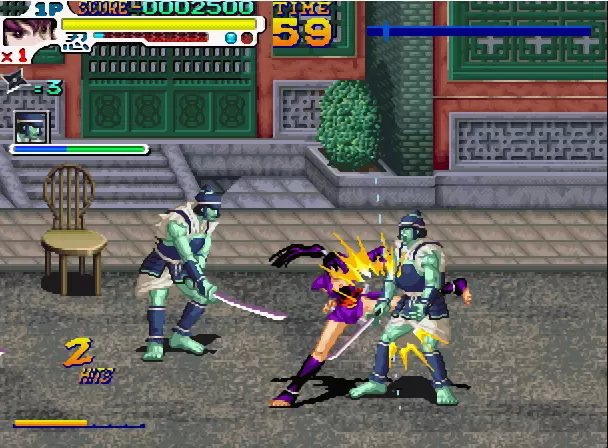608x448 pixels.
Task: Click the ninja kanji power icon
Action: 76,42
